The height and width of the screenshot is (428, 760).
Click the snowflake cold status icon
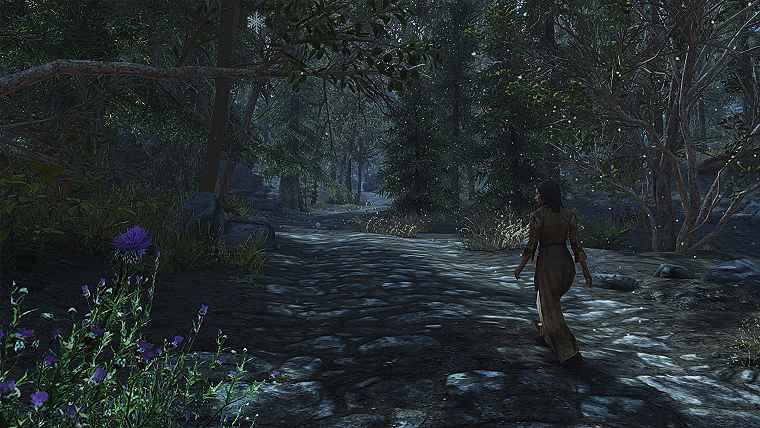tap(257, 20)
